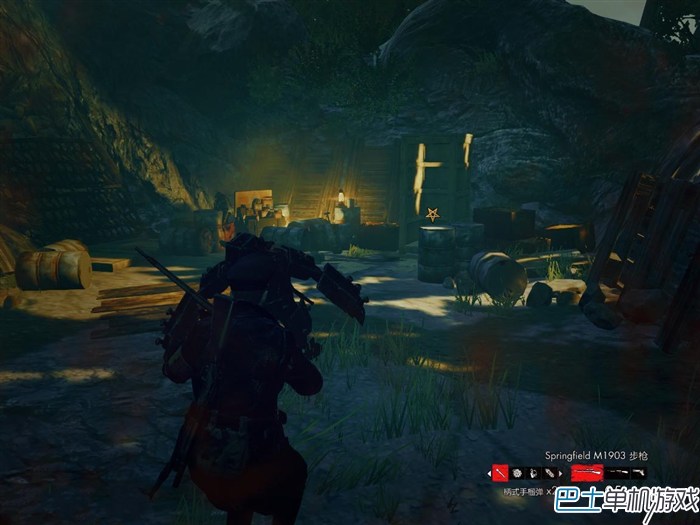
Task: Choose the round mine item slot
Action: pos(517,472)
